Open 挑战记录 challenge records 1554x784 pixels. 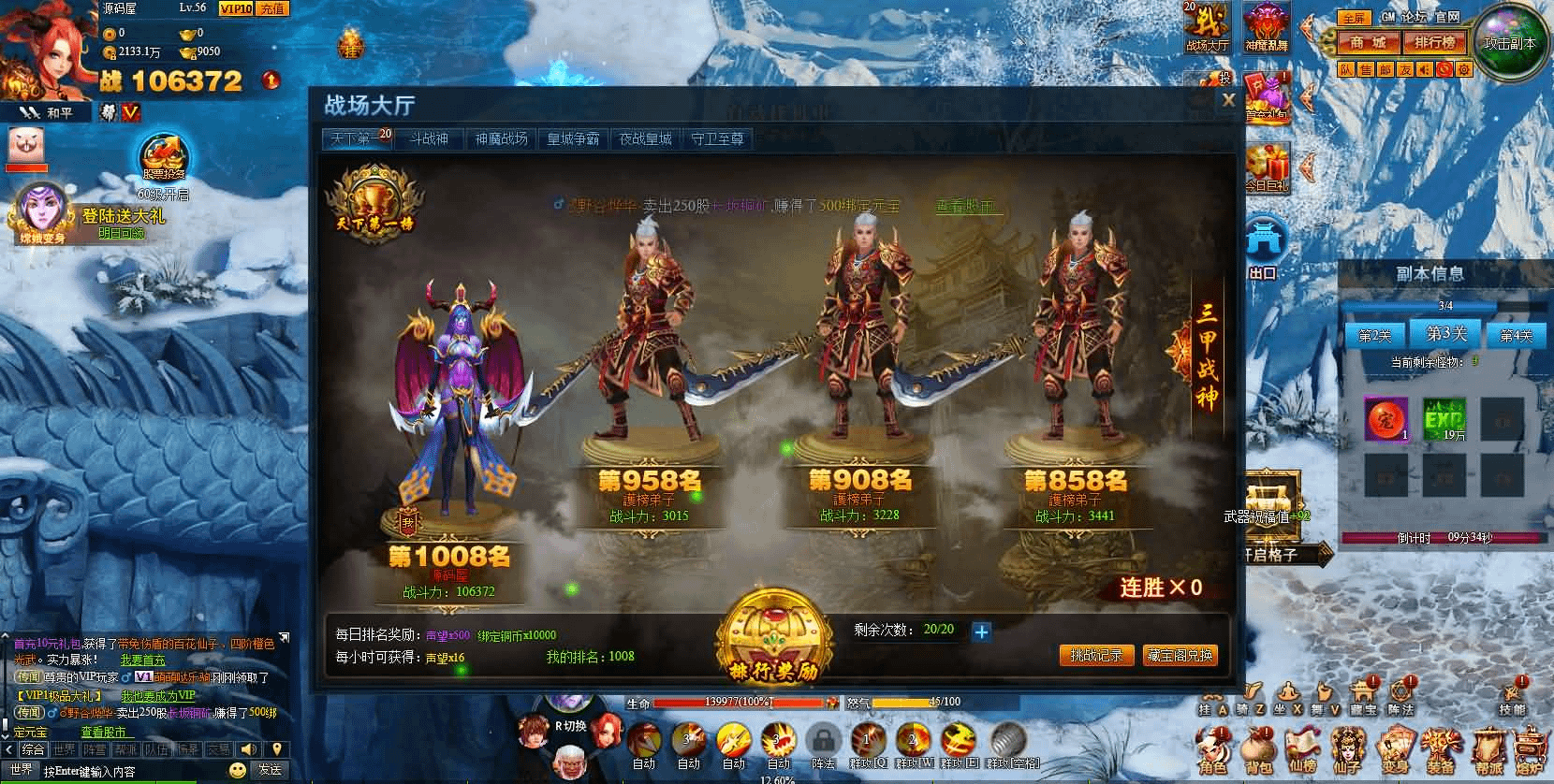pyautogui.click(x=1096, y=656)
